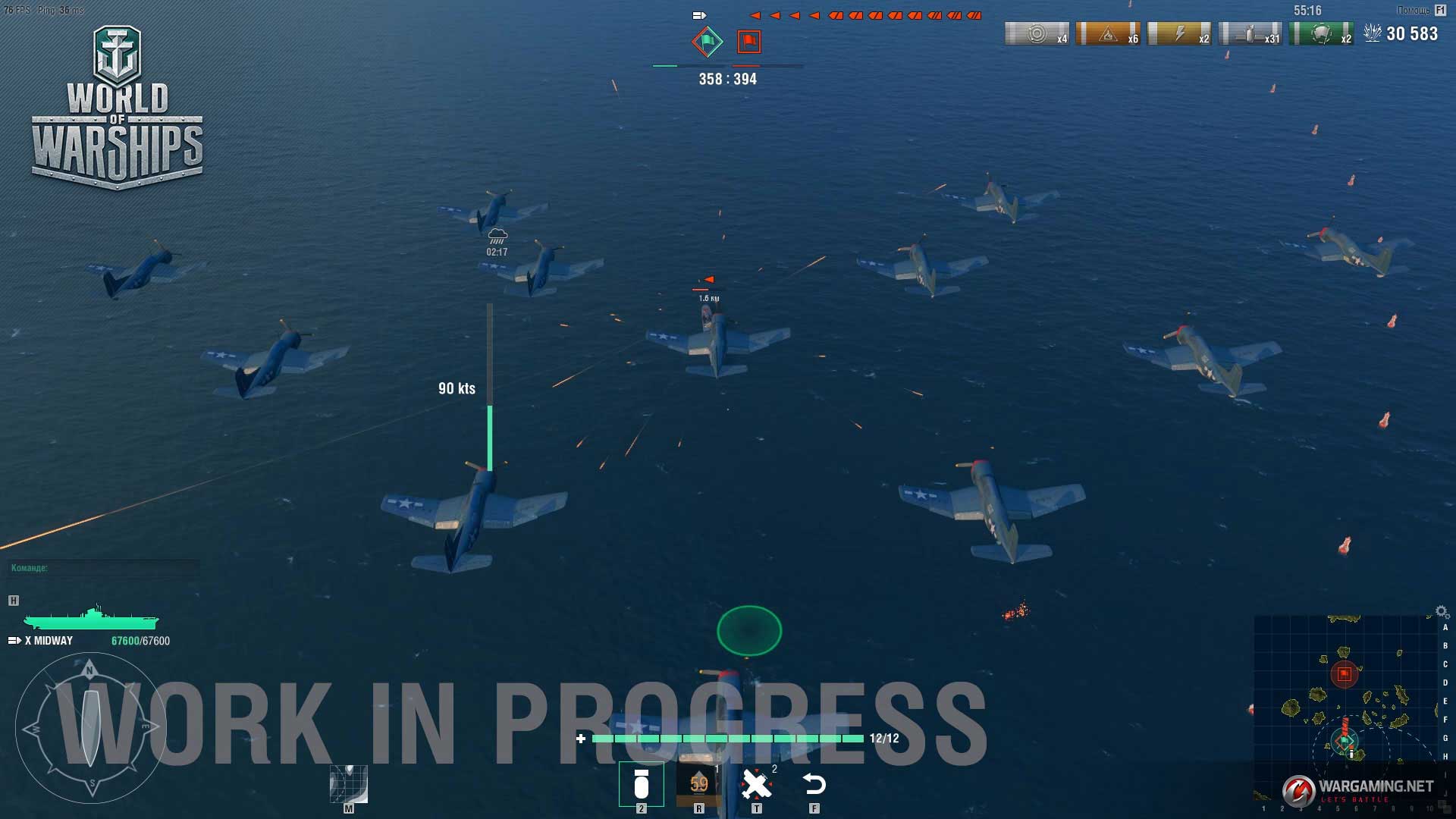1456x819 pixels.
Task: Click the grey target hits ribbon
Action: click(x=1037, y=34)
